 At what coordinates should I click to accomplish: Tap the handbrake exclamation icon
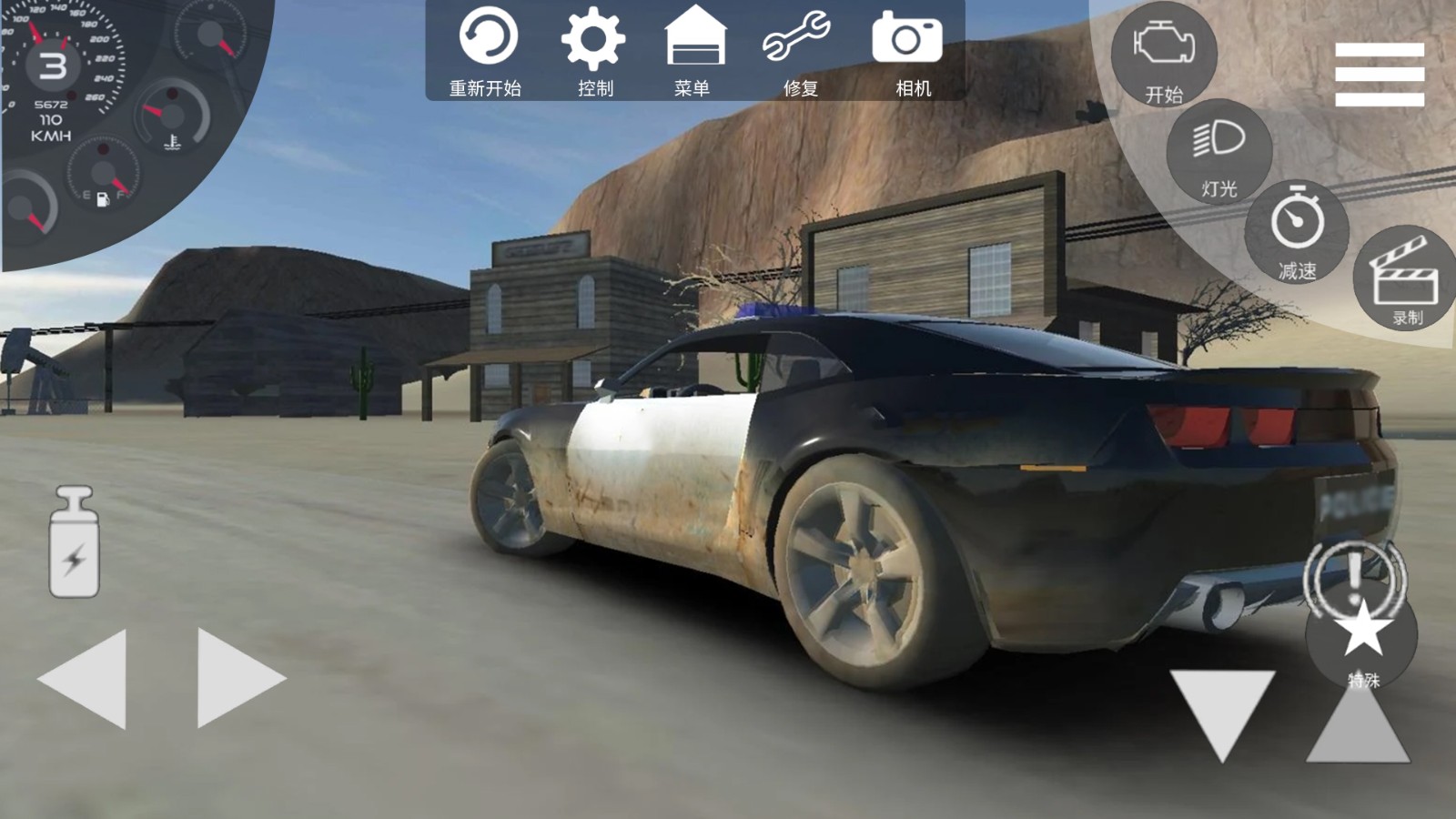[x=1354, y=571]
